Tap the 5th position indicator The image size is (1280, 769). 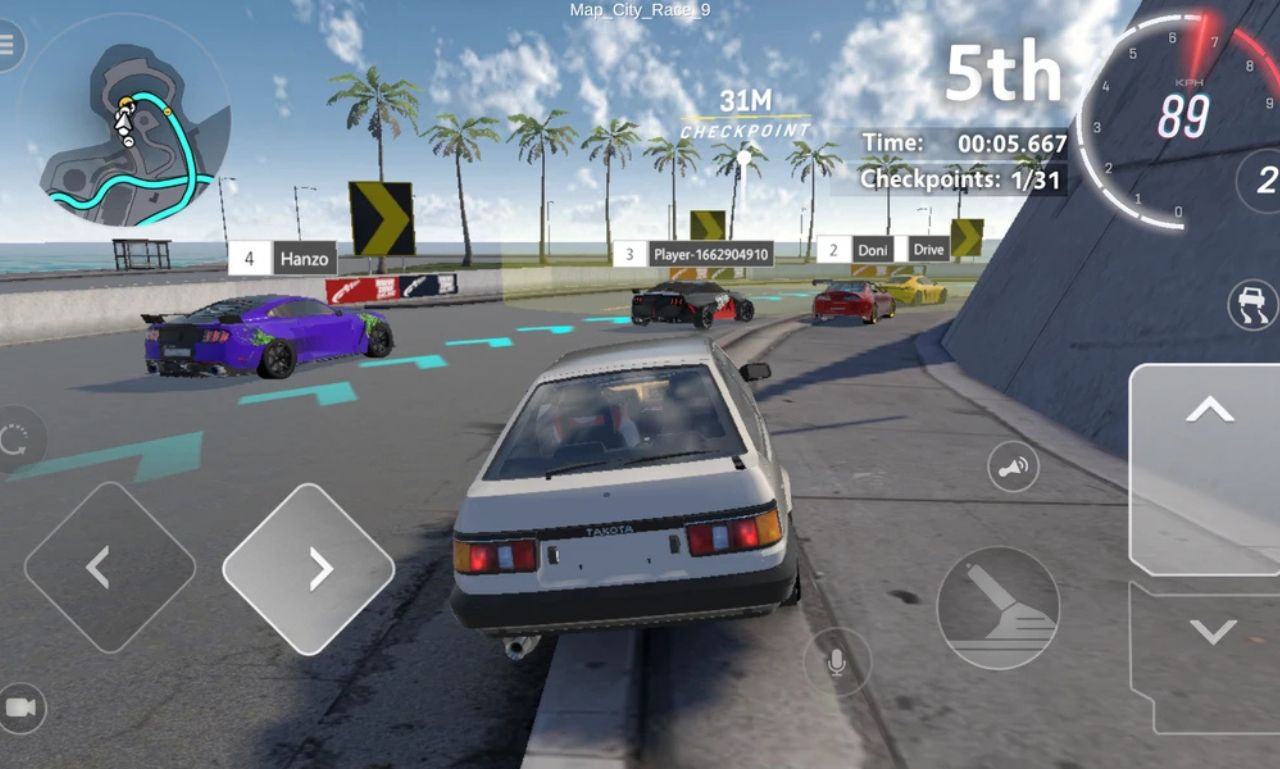click(x=1004, y=70)
